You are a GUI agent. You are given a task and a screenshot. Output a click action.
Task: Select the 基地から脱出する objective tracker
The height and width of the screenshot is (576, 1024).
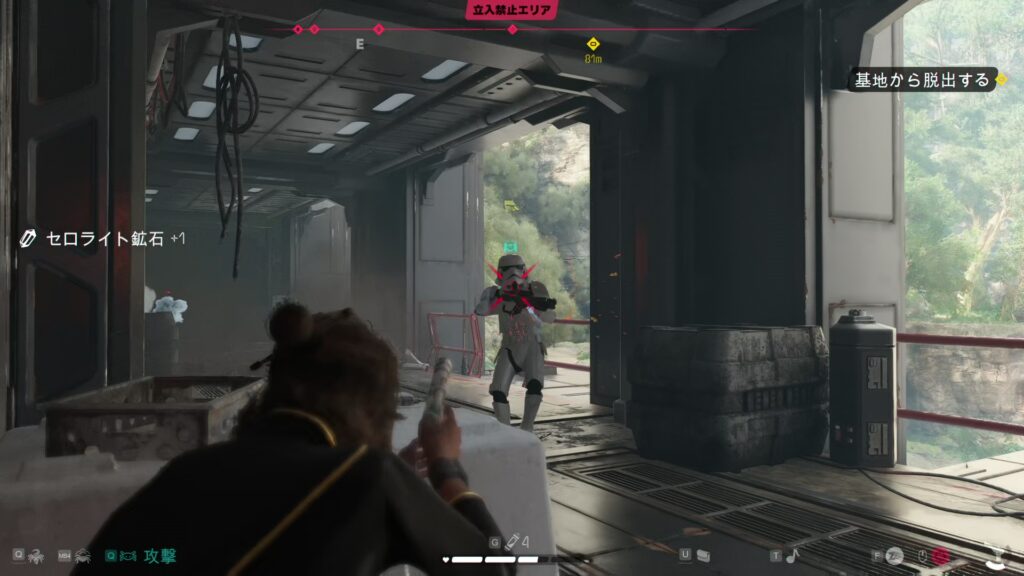(922, 79)
